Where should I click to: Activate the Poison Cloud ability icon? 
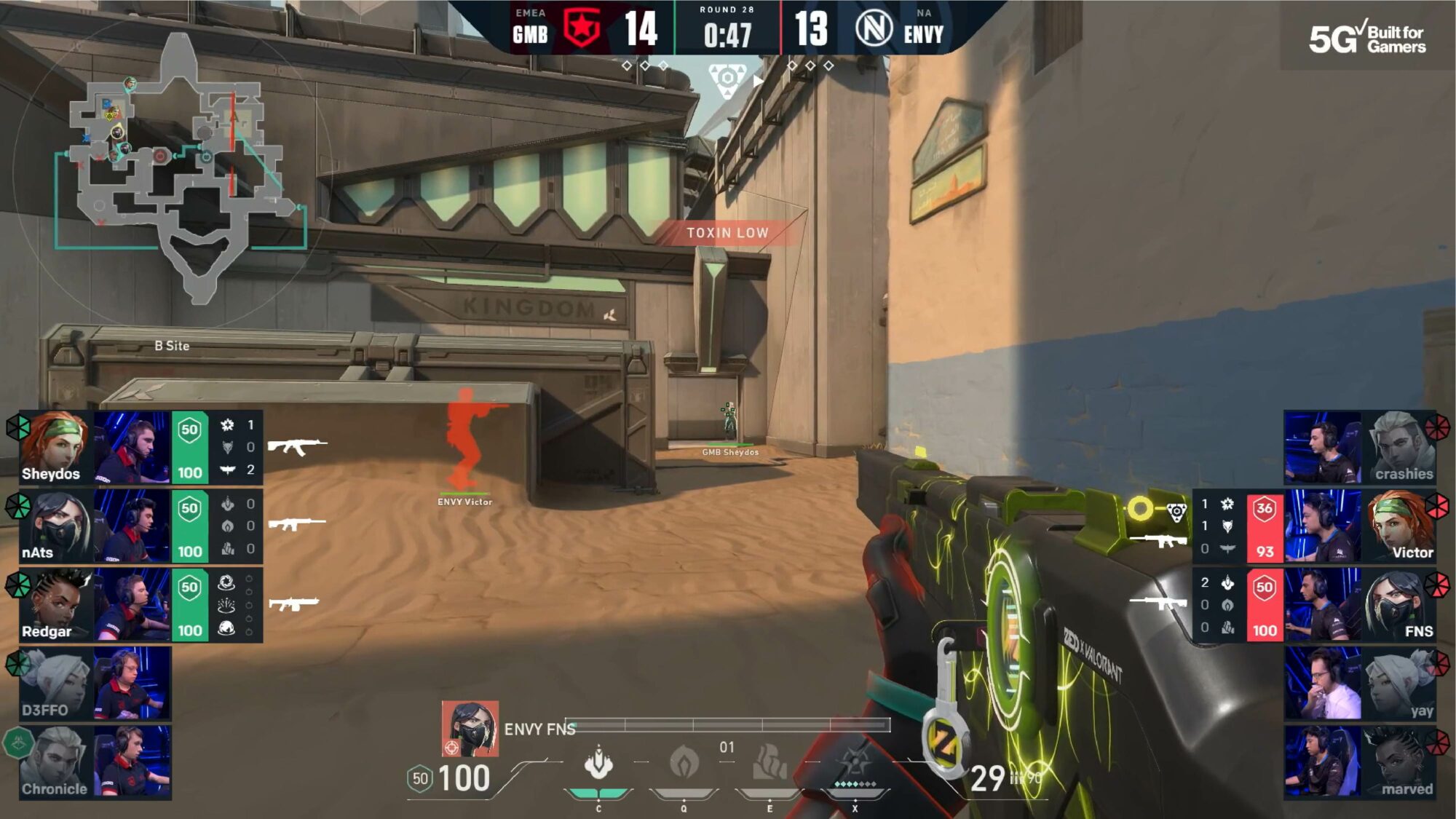pos(684,763)
